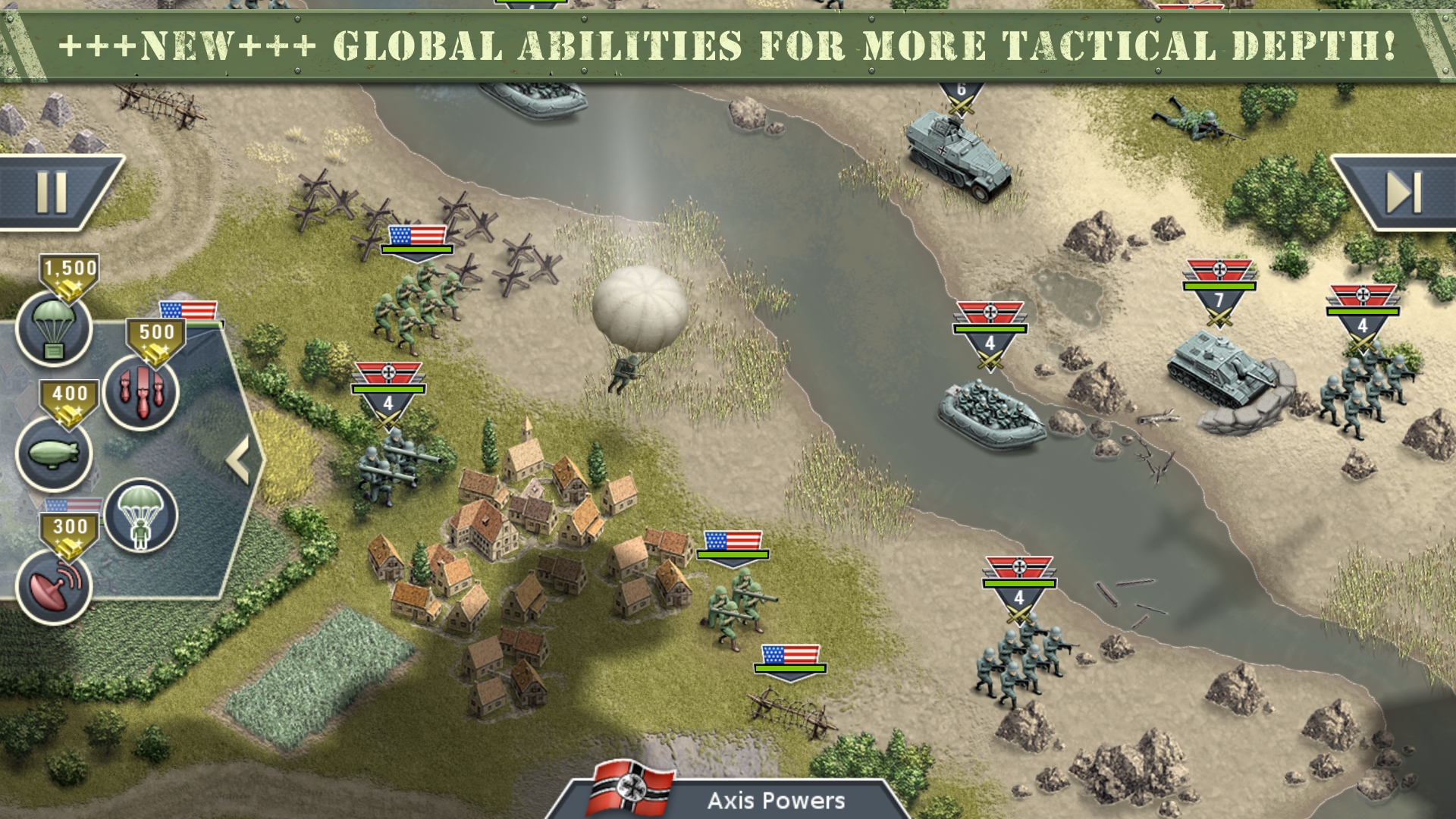Click the Axis Powers banner label

775,799
